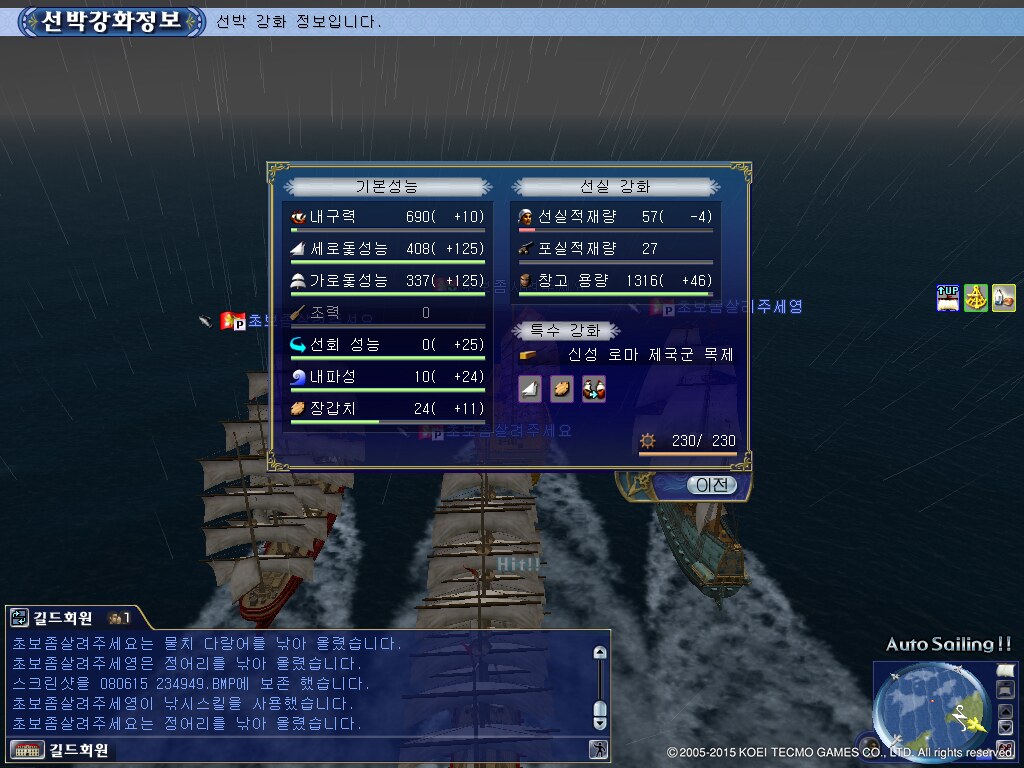Click the minimap up arrow button
The height and width of the screenshot is (768, 1024).
pos(1005,711)
